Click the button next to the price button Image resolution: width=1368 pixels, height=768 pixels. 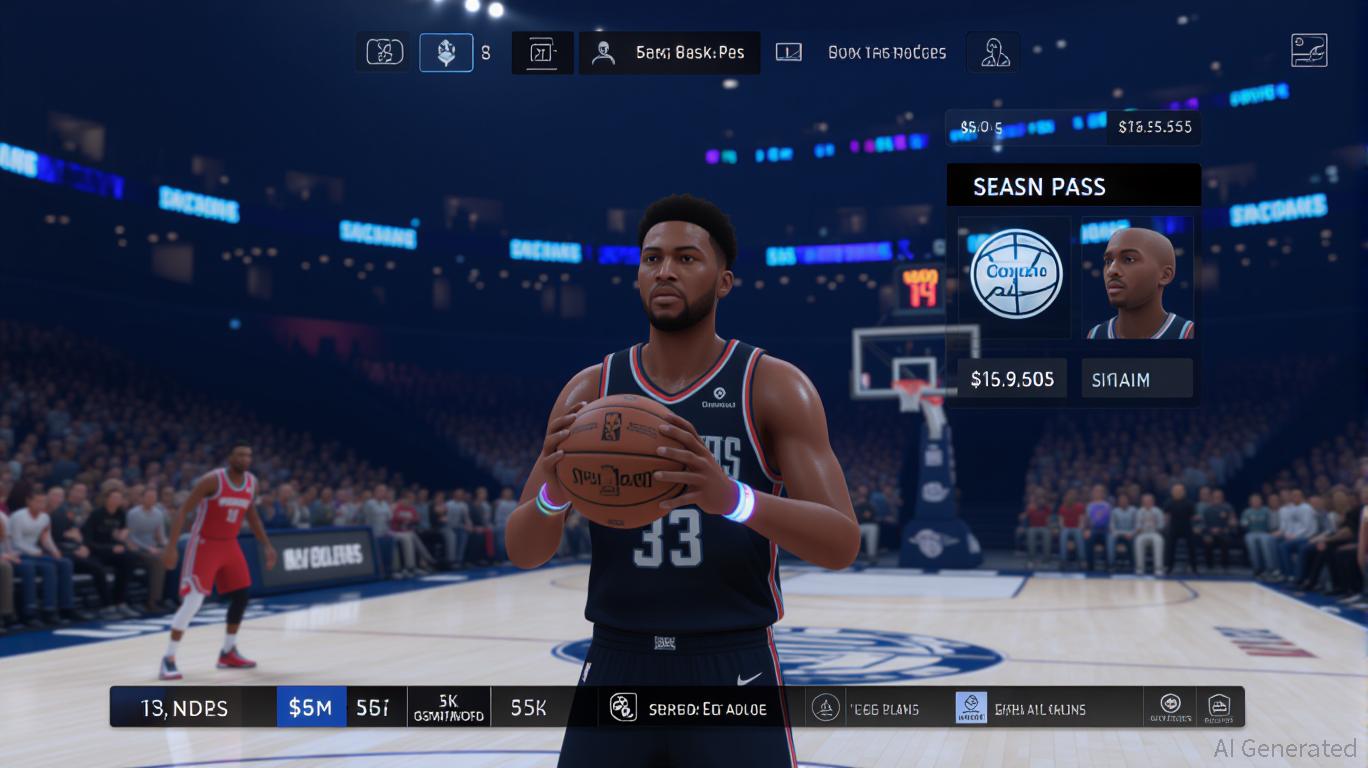(1137, 379)
